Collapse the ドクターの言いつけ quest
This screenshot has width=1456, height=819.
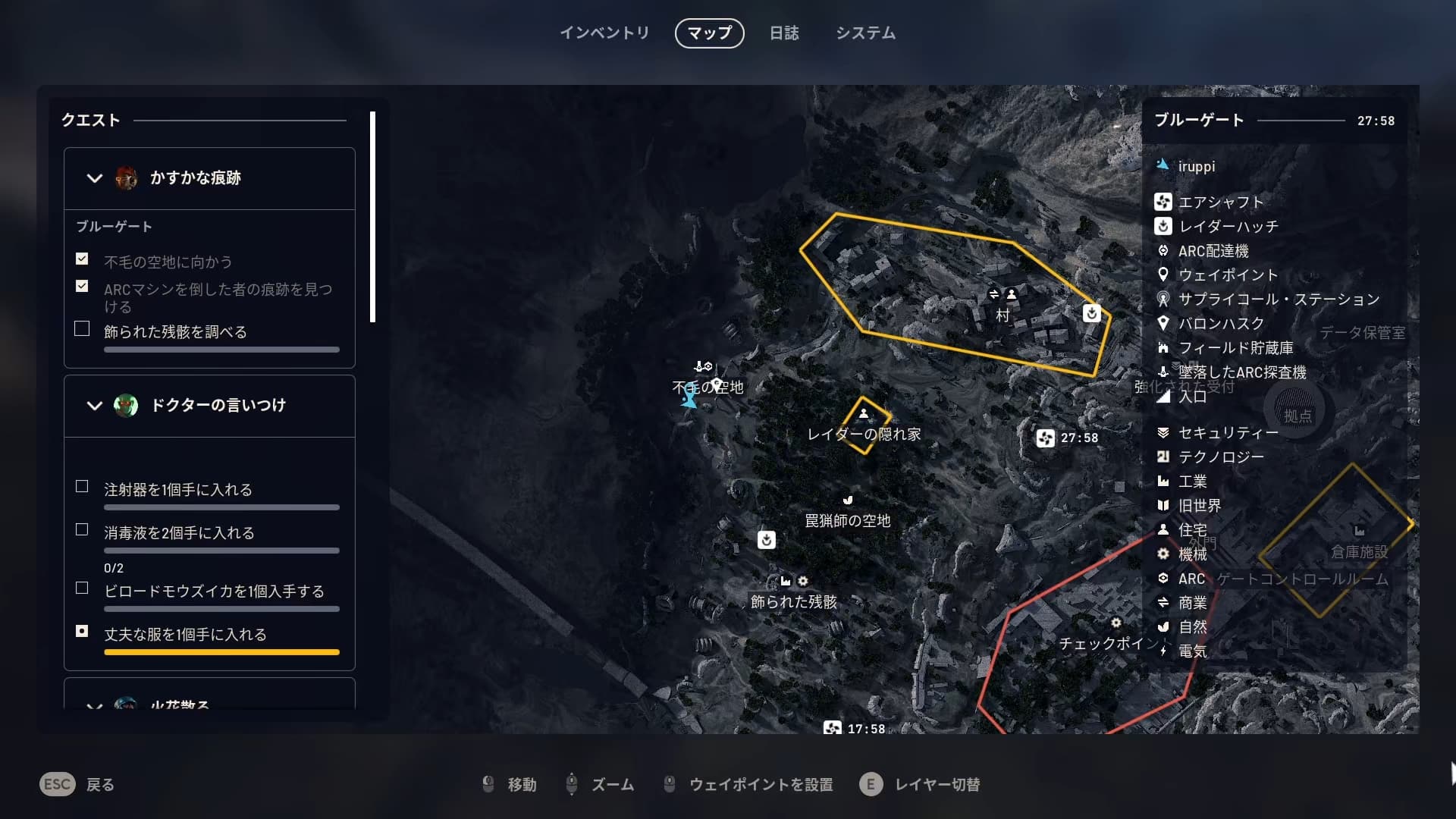pos(95,406)
